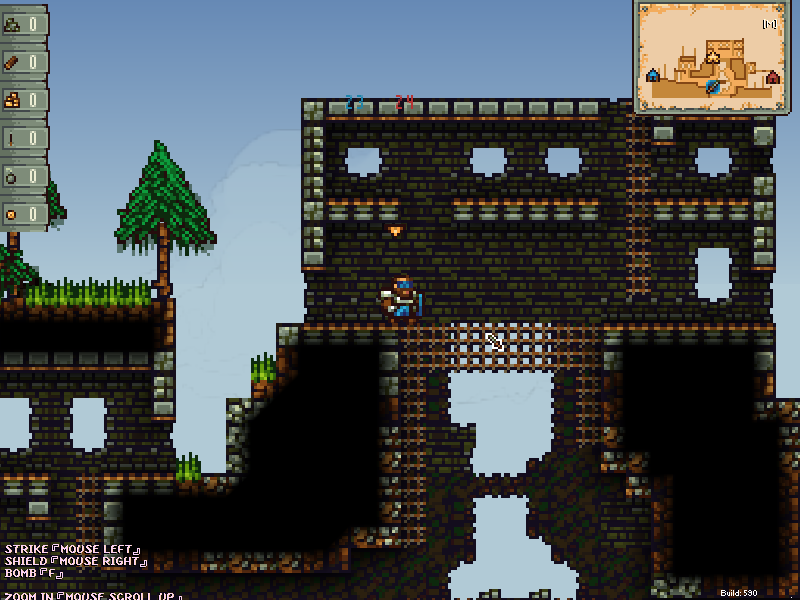Select the bomb slot
This screenshot has height=600, width=800.
(x=24, y=176)
